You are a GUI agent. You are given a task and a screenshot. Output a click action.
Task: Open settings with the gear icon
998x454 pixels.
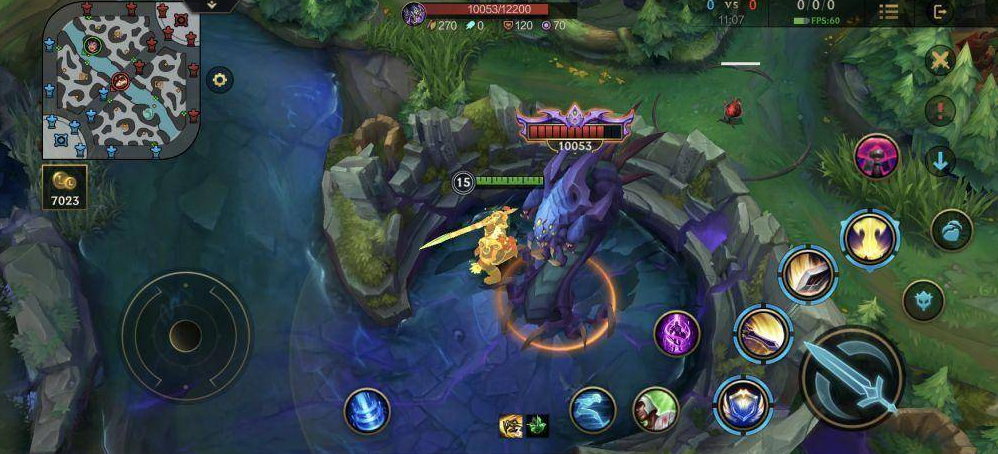point(219,79)
